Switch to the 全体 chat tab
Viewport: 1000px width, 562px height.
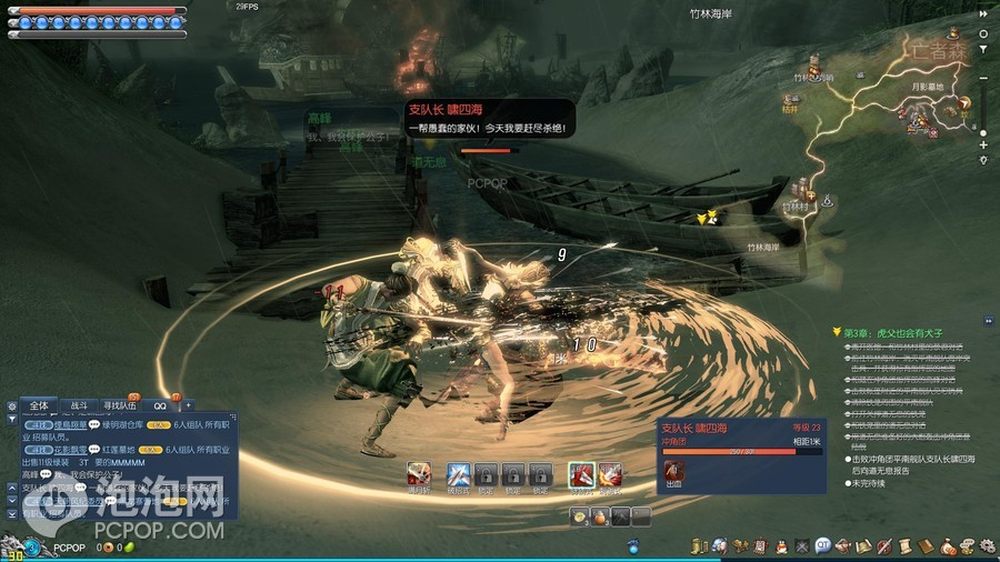tap(39, 406)
